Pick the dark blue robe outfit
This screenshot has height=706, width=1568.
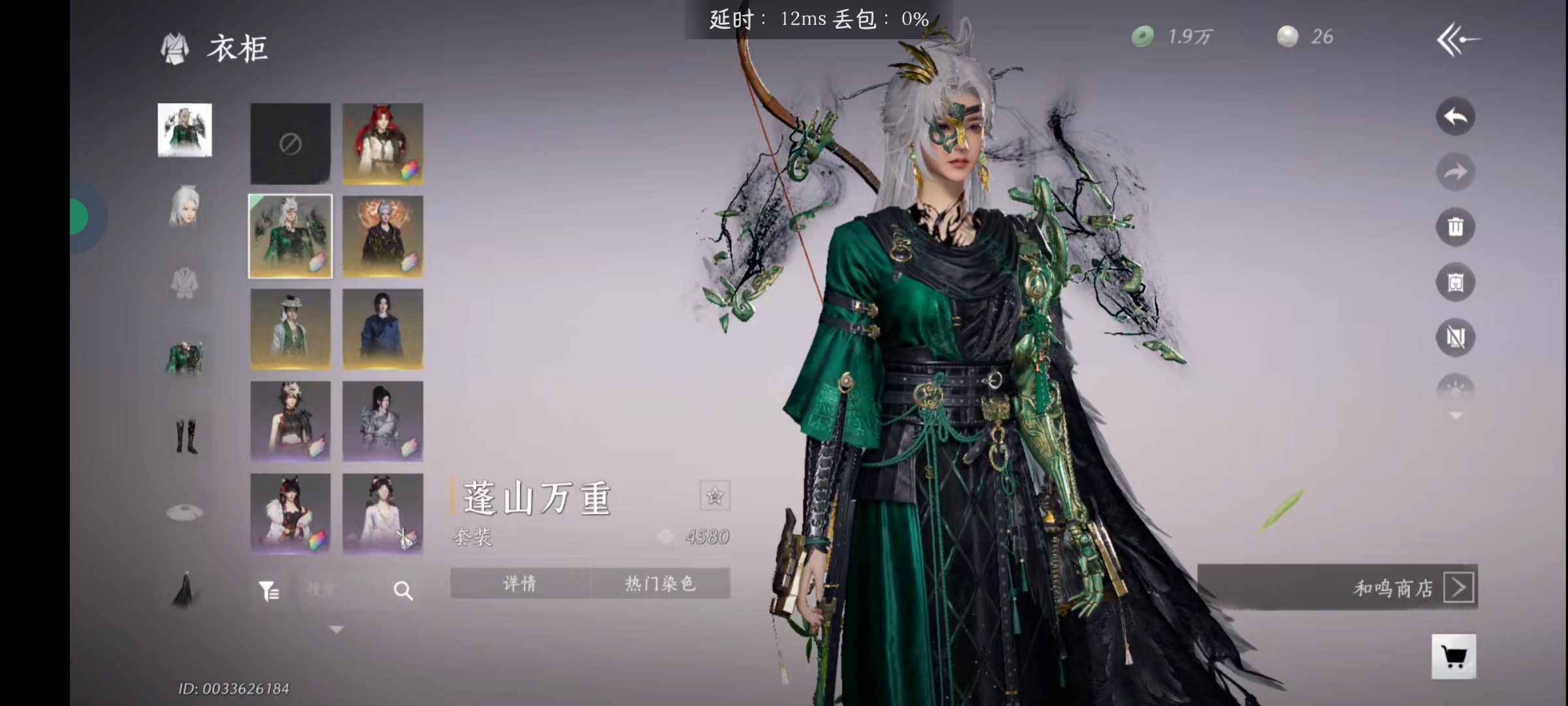(383, 329)
